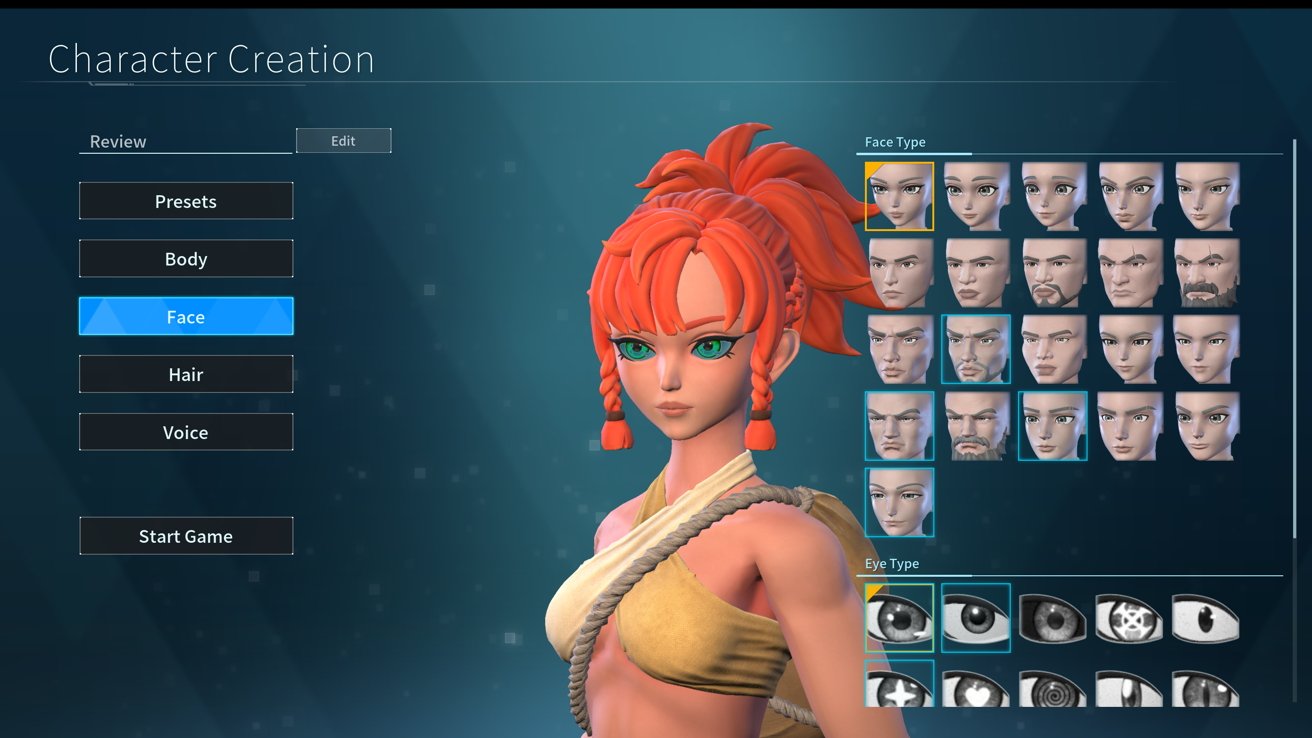Open the Presets menu
Viewport: 1312px width, 738px height.
tap(186, 201)
